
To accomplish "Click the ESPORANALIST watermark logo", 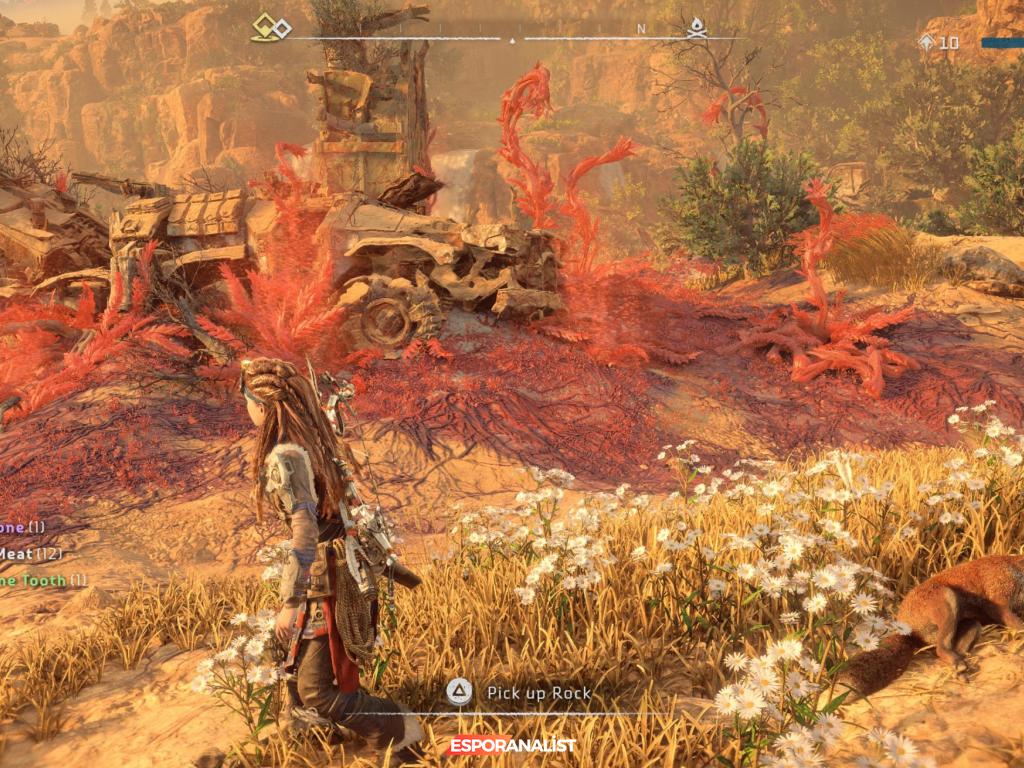I will coord(512,745).
